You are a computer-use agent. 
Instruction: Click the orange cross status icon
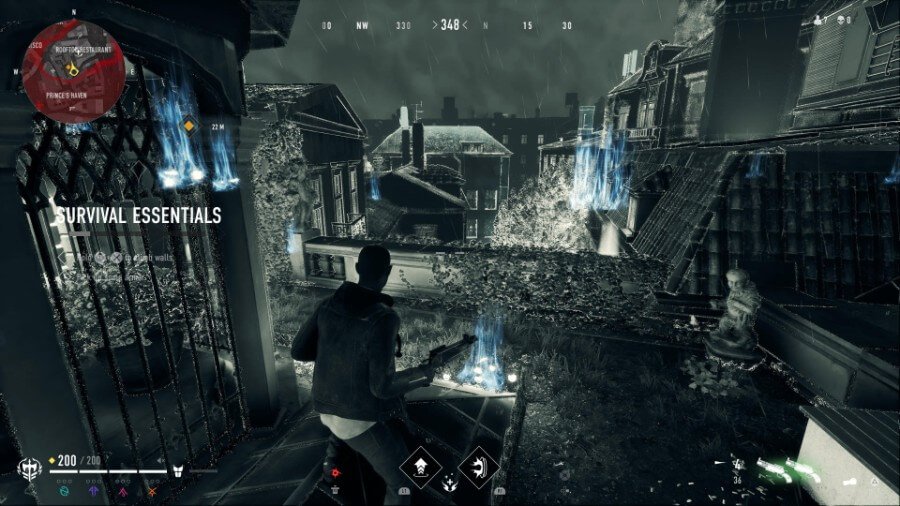tap(150, 491)
